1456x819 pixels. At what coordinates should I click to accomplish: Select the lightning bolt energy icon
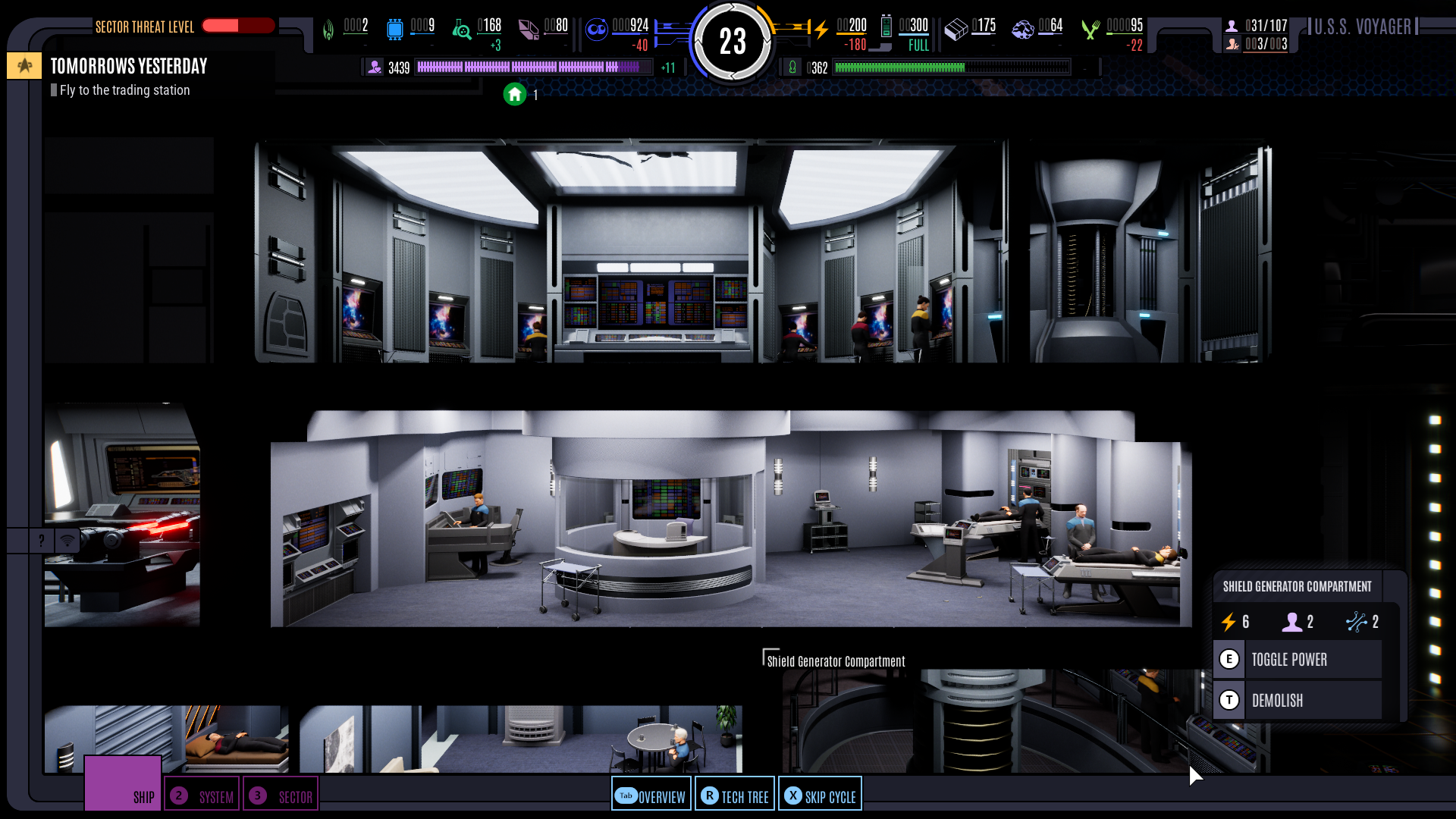(823, 29)
